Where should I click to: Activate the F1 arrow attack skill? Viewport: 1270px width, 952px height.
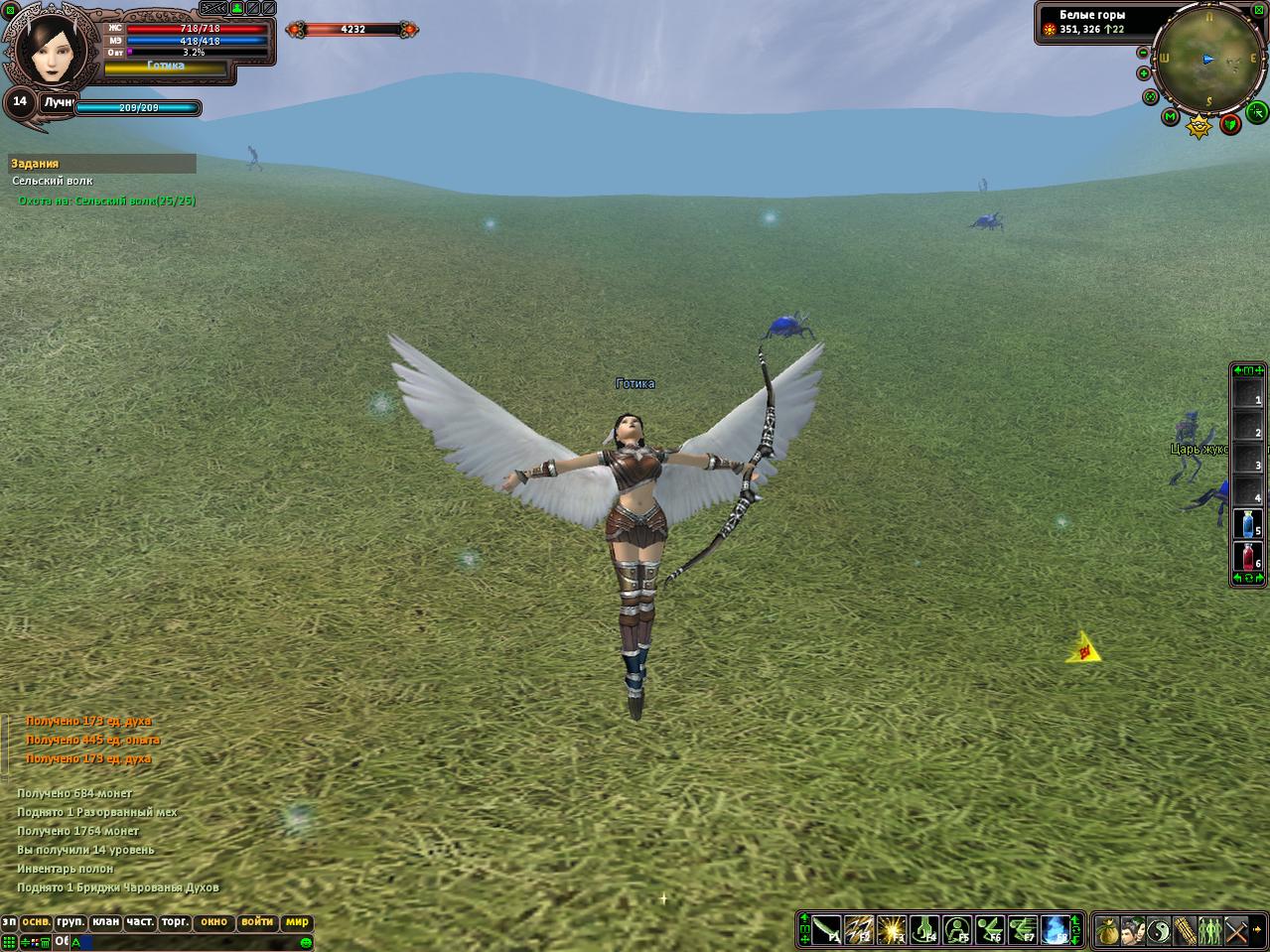pyautogui.click(x=827, y=931)
